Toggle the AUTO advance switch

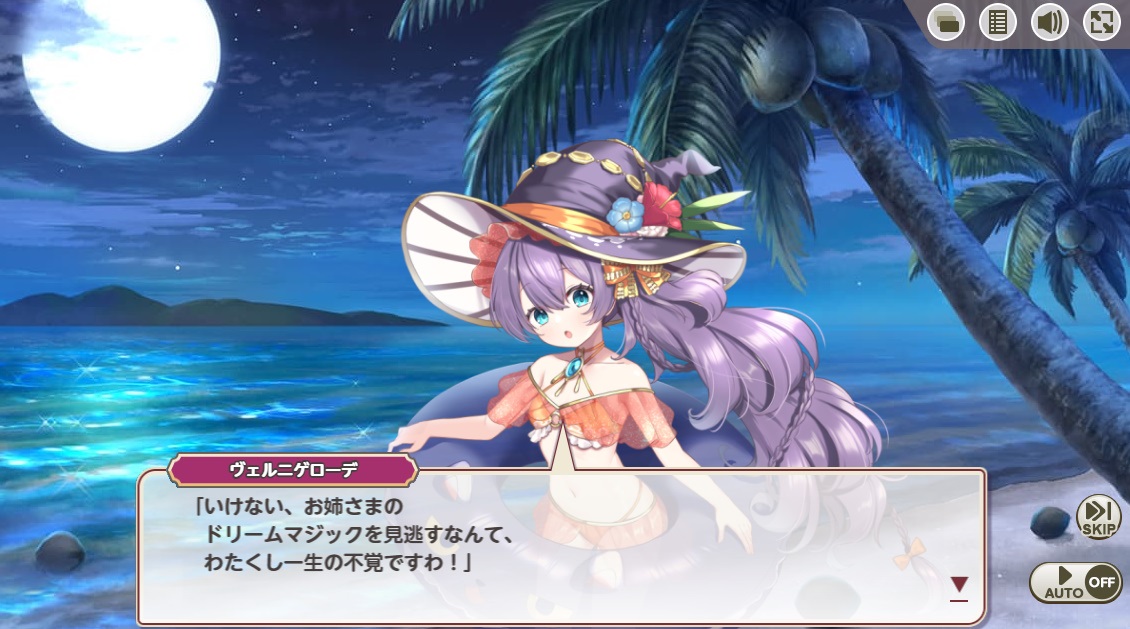click(x=1075, y=582)
